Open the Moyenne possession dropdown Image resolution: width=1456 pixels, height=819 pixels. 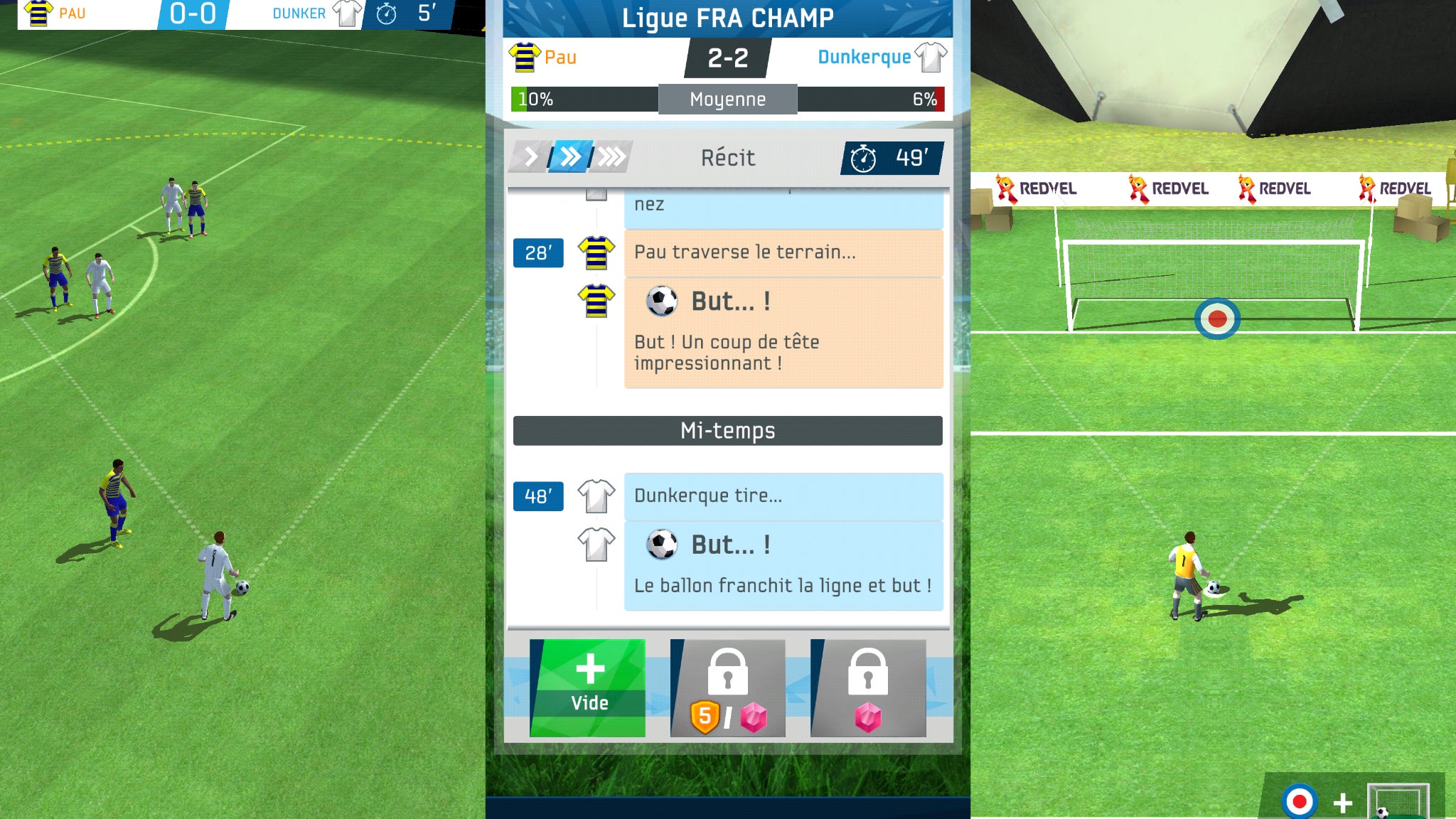pos(727,99)
